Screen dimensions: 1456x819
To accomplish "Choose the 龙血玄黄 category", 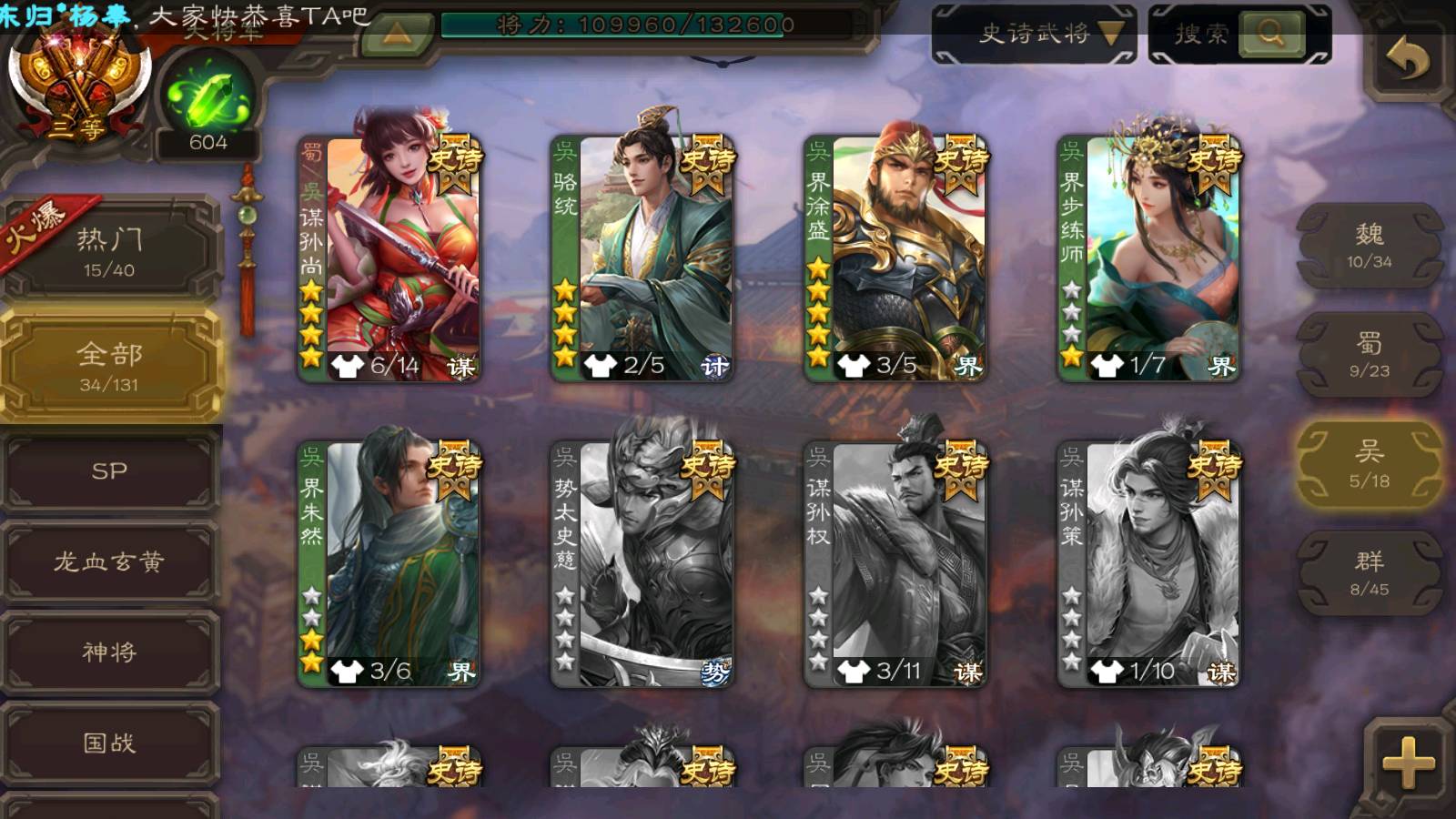I will (x=110, y=561).
